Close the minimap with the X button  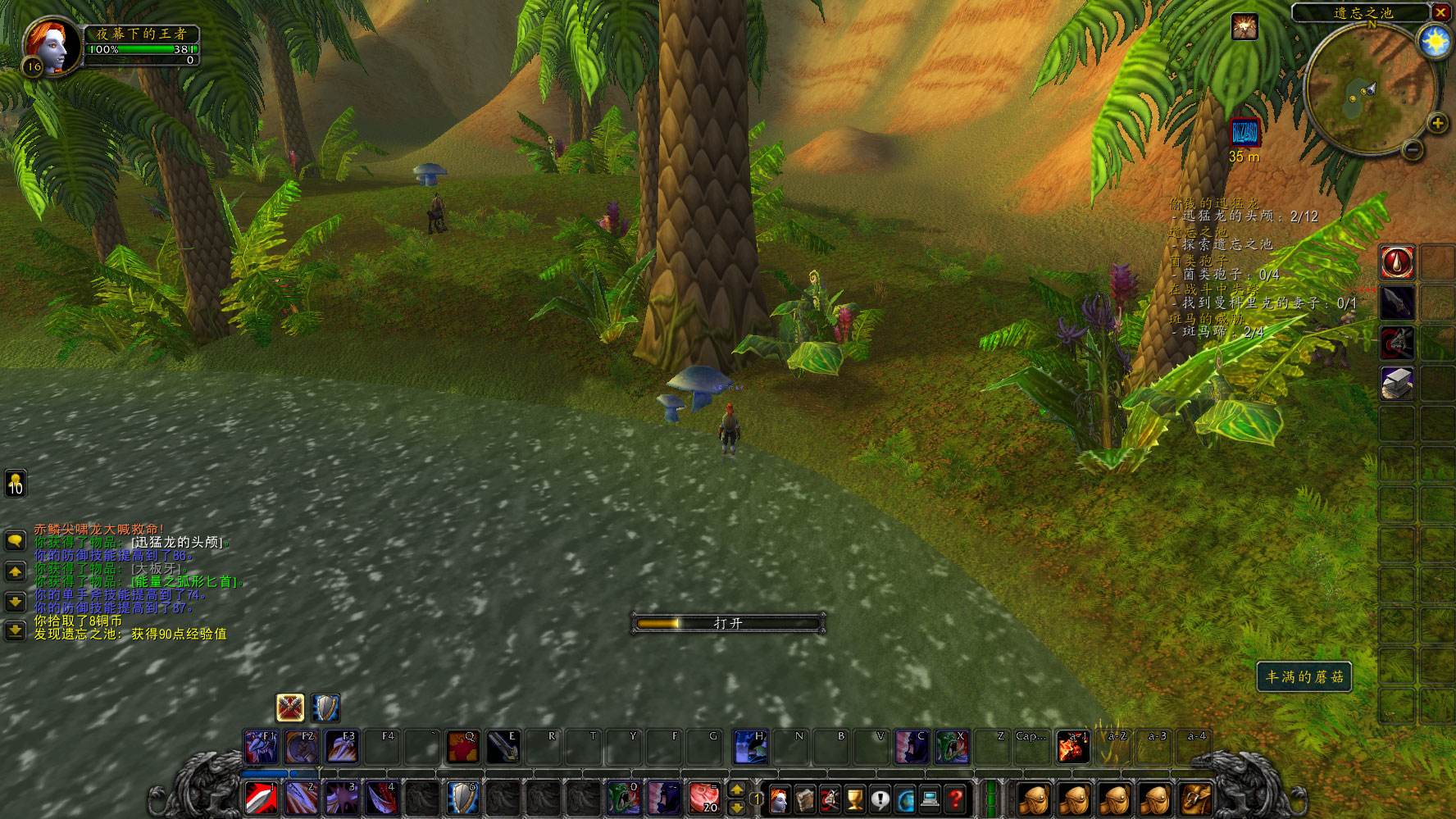(1440, 12)
